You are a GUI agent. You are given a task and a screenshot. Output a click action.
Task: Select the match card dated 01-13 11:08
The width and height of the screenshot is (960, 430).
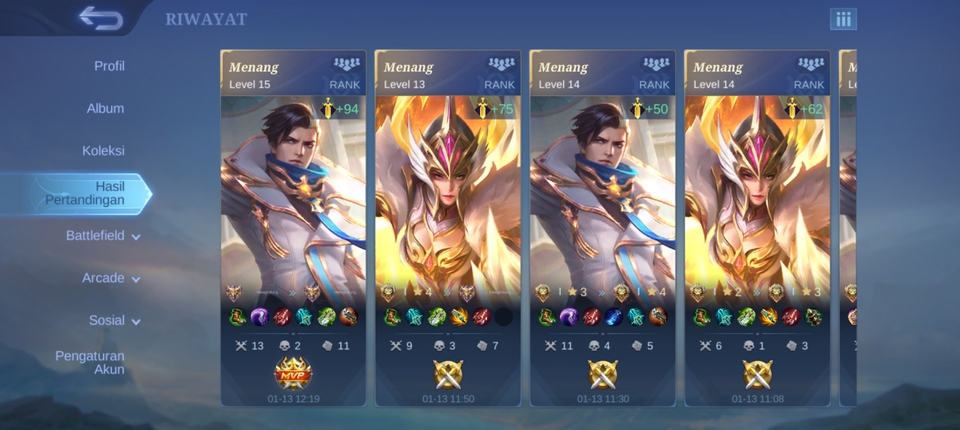click(757, 228)
